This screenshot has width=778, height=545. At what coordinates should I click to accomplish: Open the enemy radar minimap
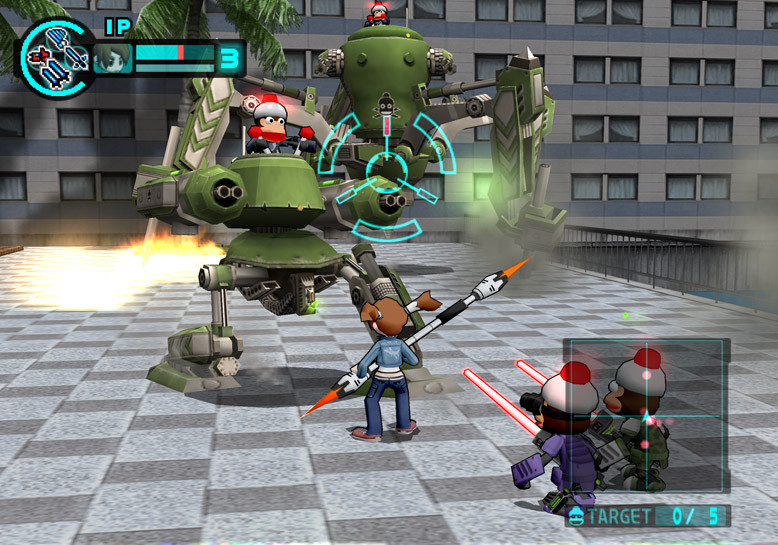pos(647,420)
